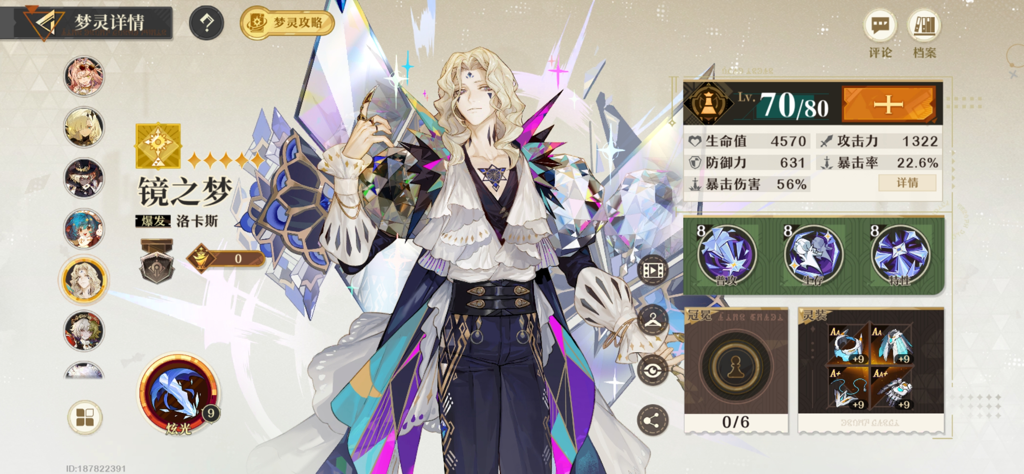Open the clothes hanger outfit button
The height and width of the screenshot is (474, 1024).
tap(653, 320)
